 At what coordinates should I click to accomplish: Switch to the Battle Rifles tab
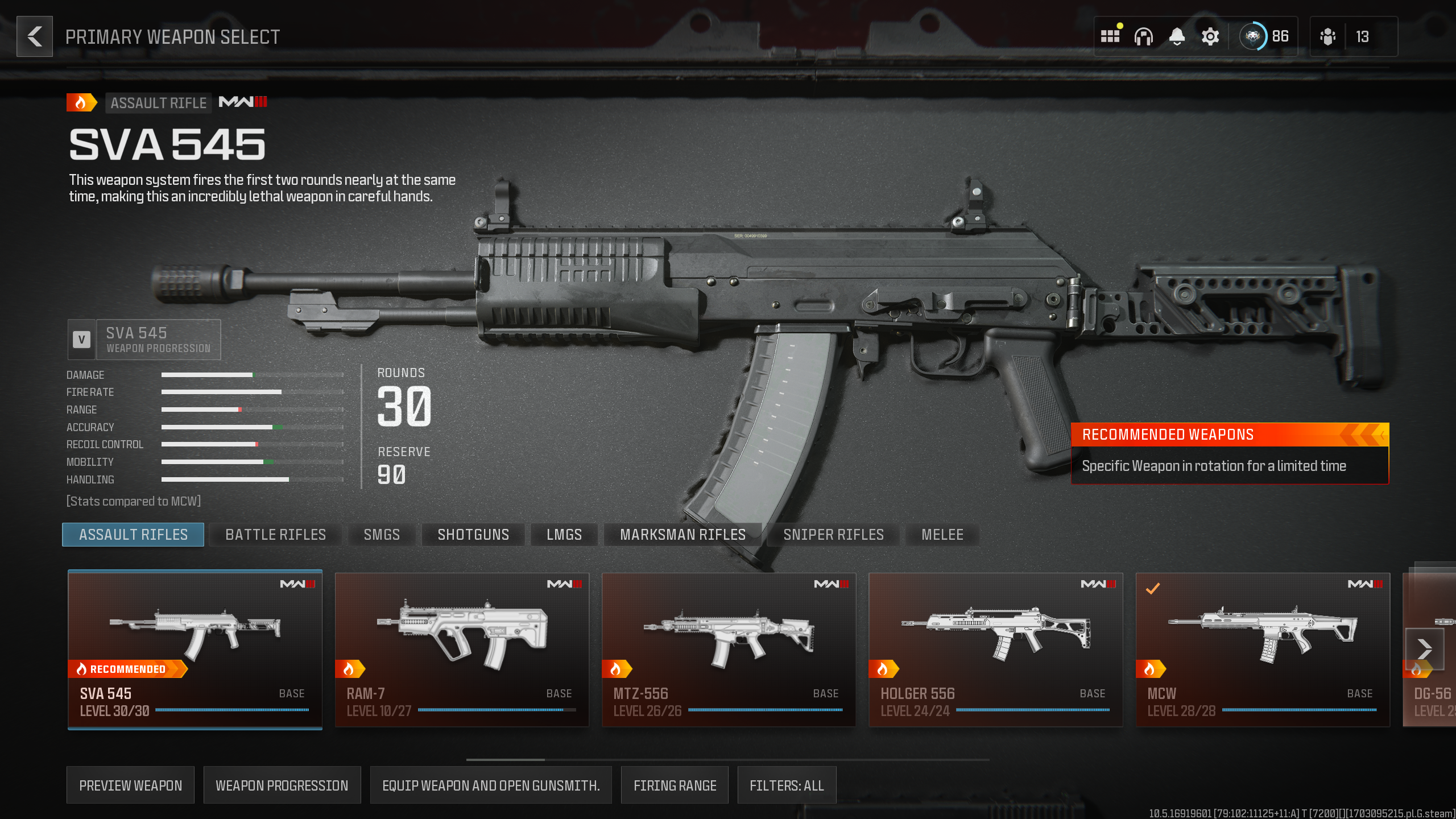275,534
